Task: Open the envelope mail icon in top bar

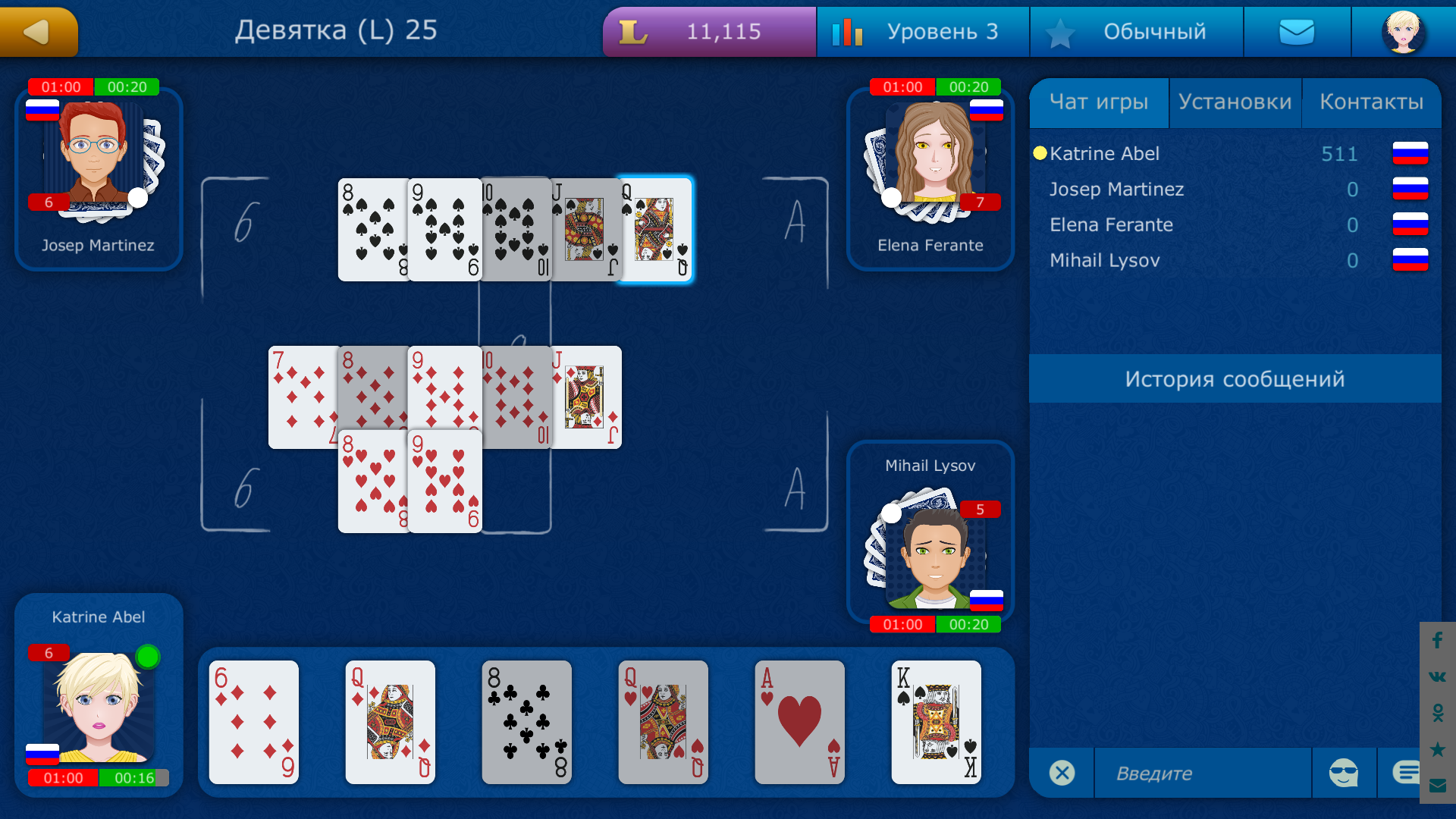Action: tap(1297, 31)
